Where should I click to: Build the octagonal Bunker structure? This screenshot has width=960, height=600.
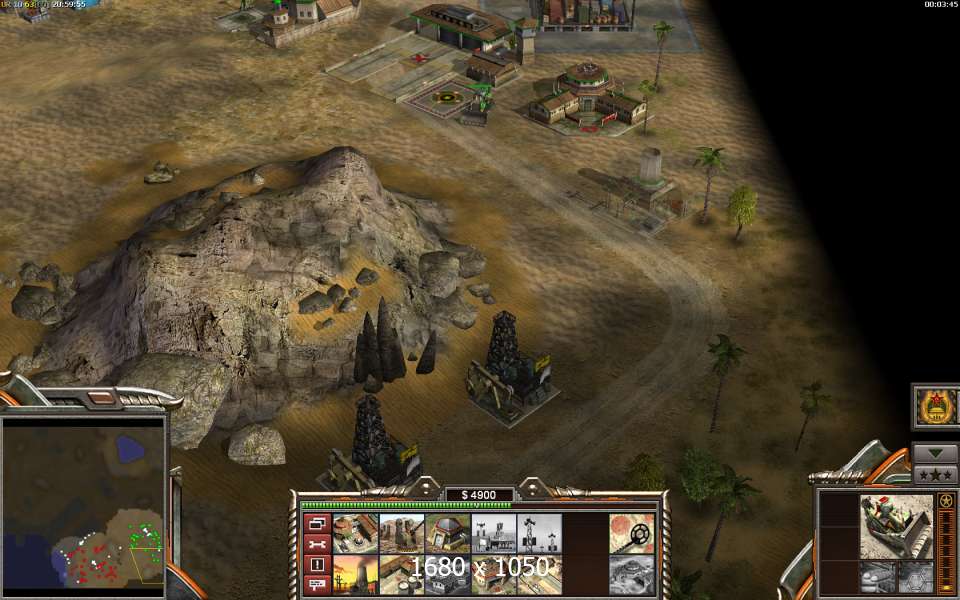[448, 534]
